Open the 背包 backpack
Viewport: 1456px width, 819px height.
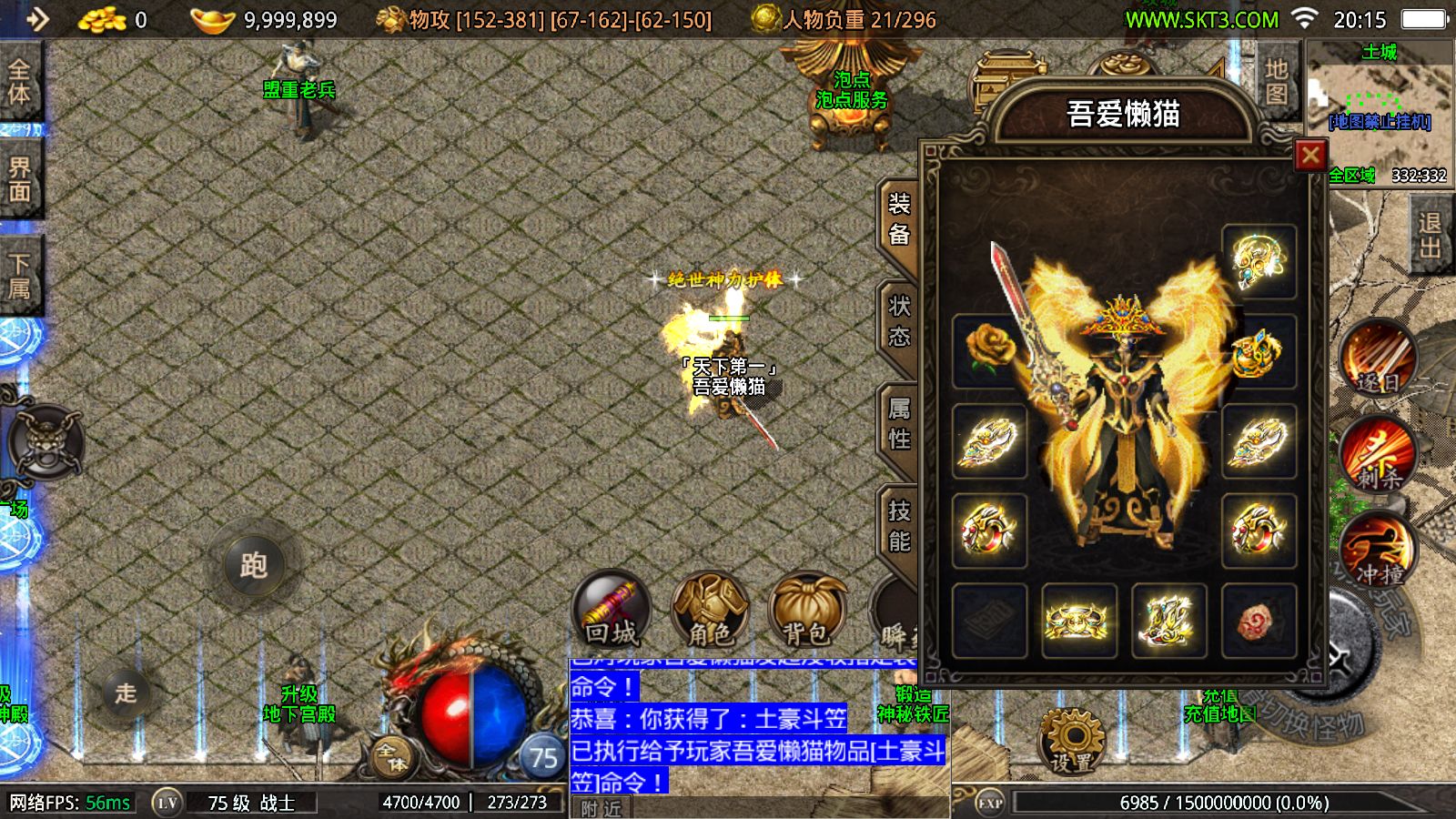point(806,609)
